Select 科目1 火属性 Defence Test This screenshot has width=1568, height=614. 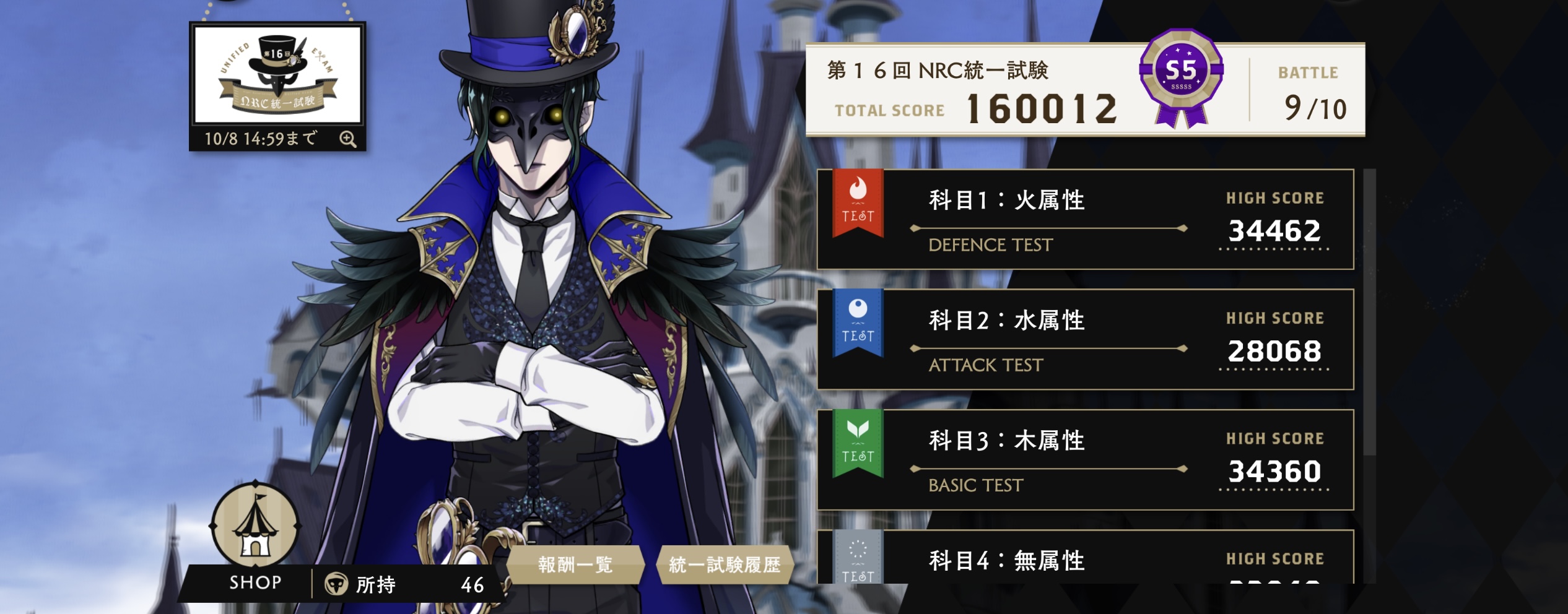(1085, 219)
